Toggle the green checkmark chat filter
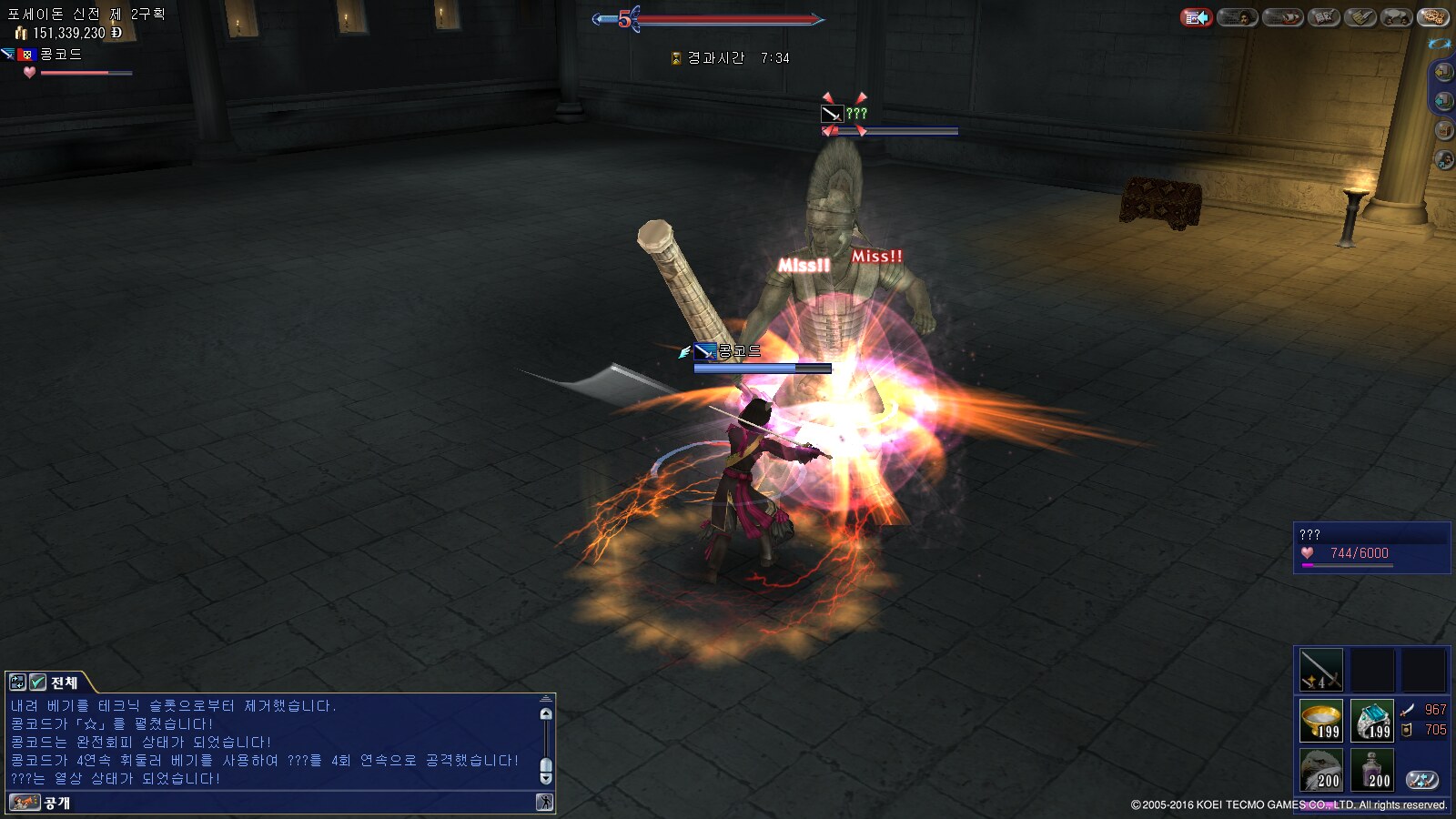 click(x=37, y=682)
